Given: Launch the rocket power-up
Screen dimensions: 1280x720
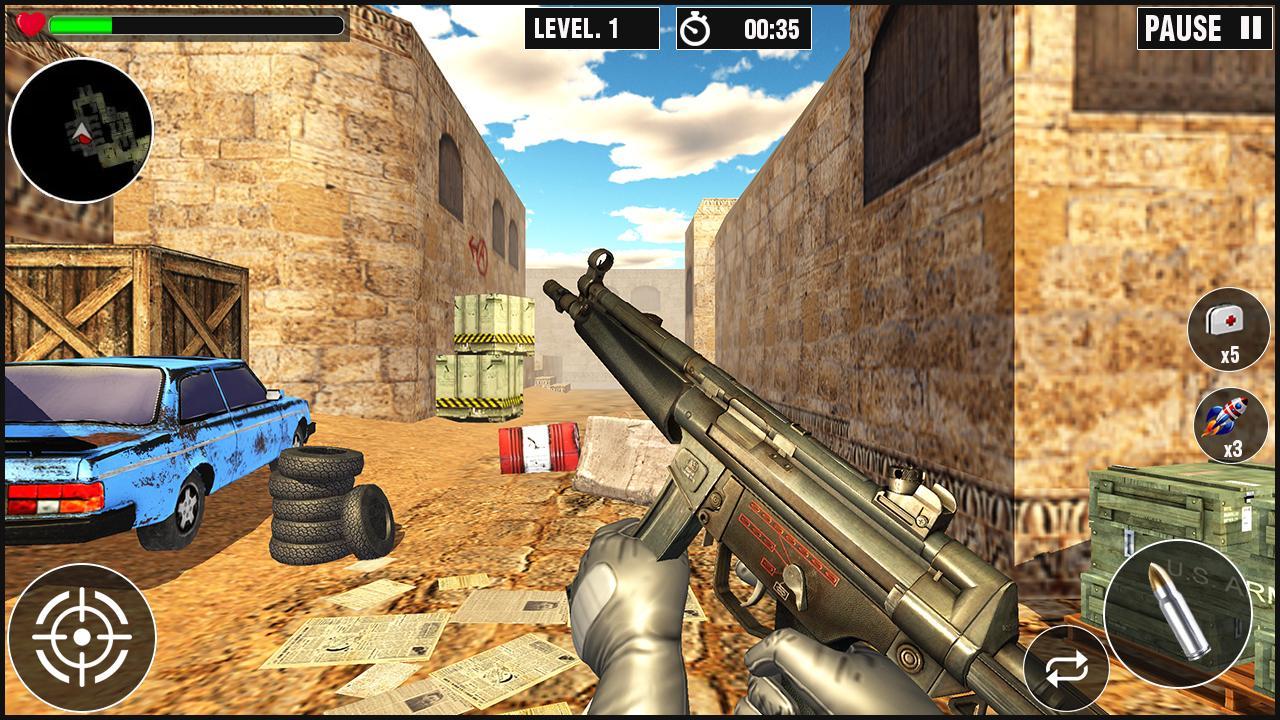Looking at the screenshot, I should click(x=1230, y=425).
